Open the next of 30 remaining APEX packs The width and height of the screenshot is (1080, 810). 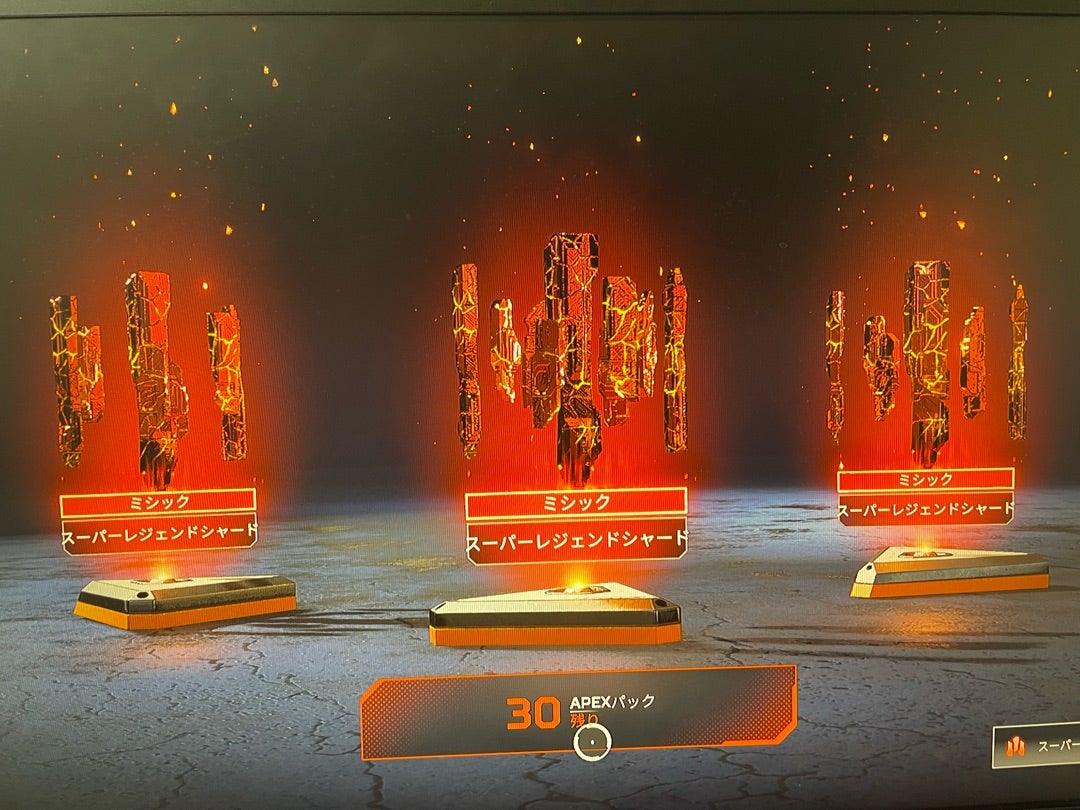[579, 713]
